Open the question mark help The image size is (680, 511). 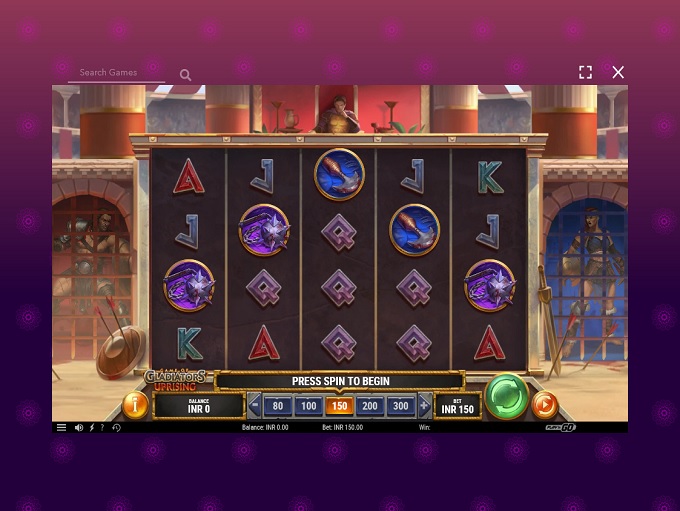tap(102, 428)
